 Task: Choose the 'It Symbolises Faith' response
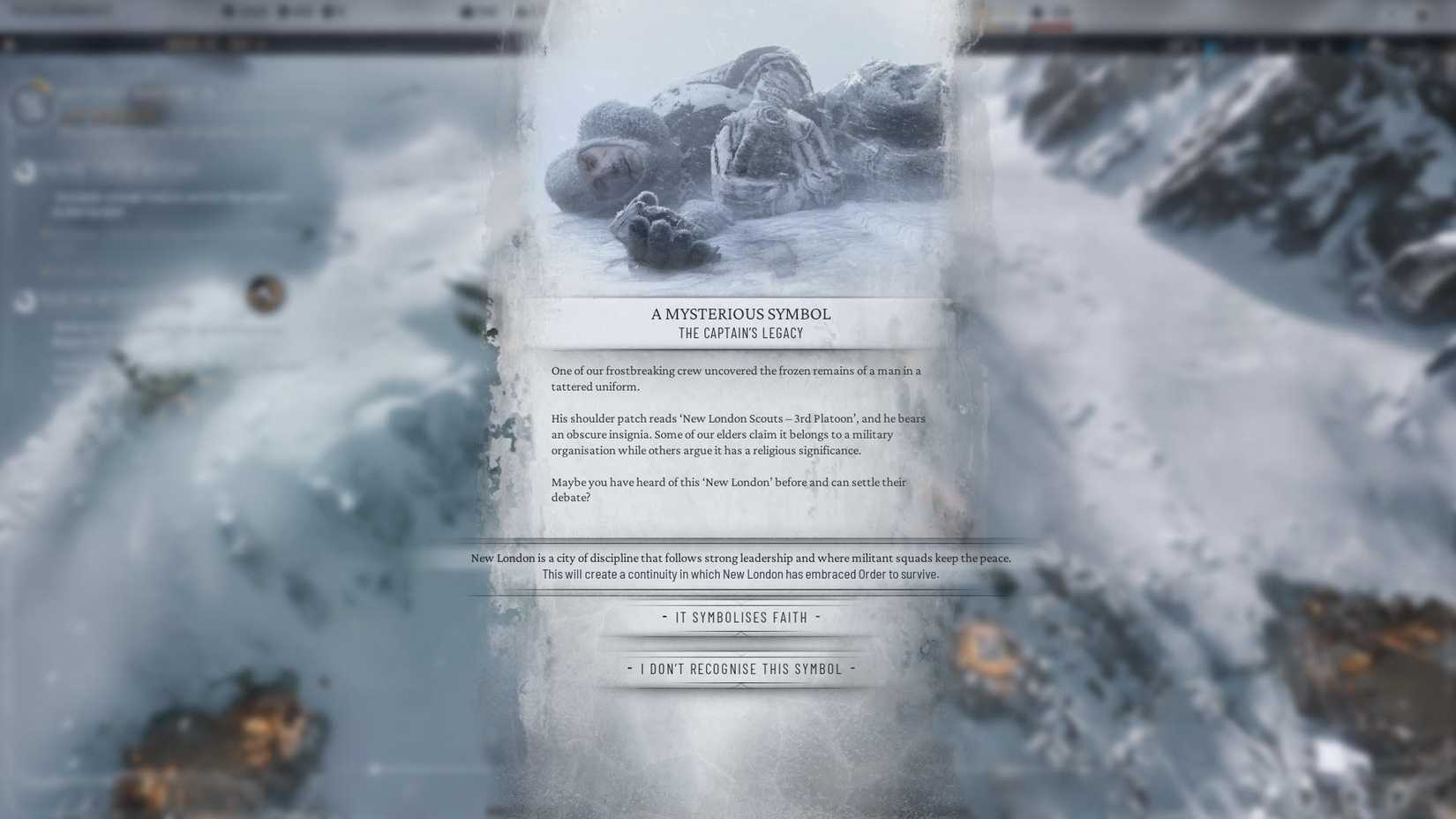(x=741, y=617)
